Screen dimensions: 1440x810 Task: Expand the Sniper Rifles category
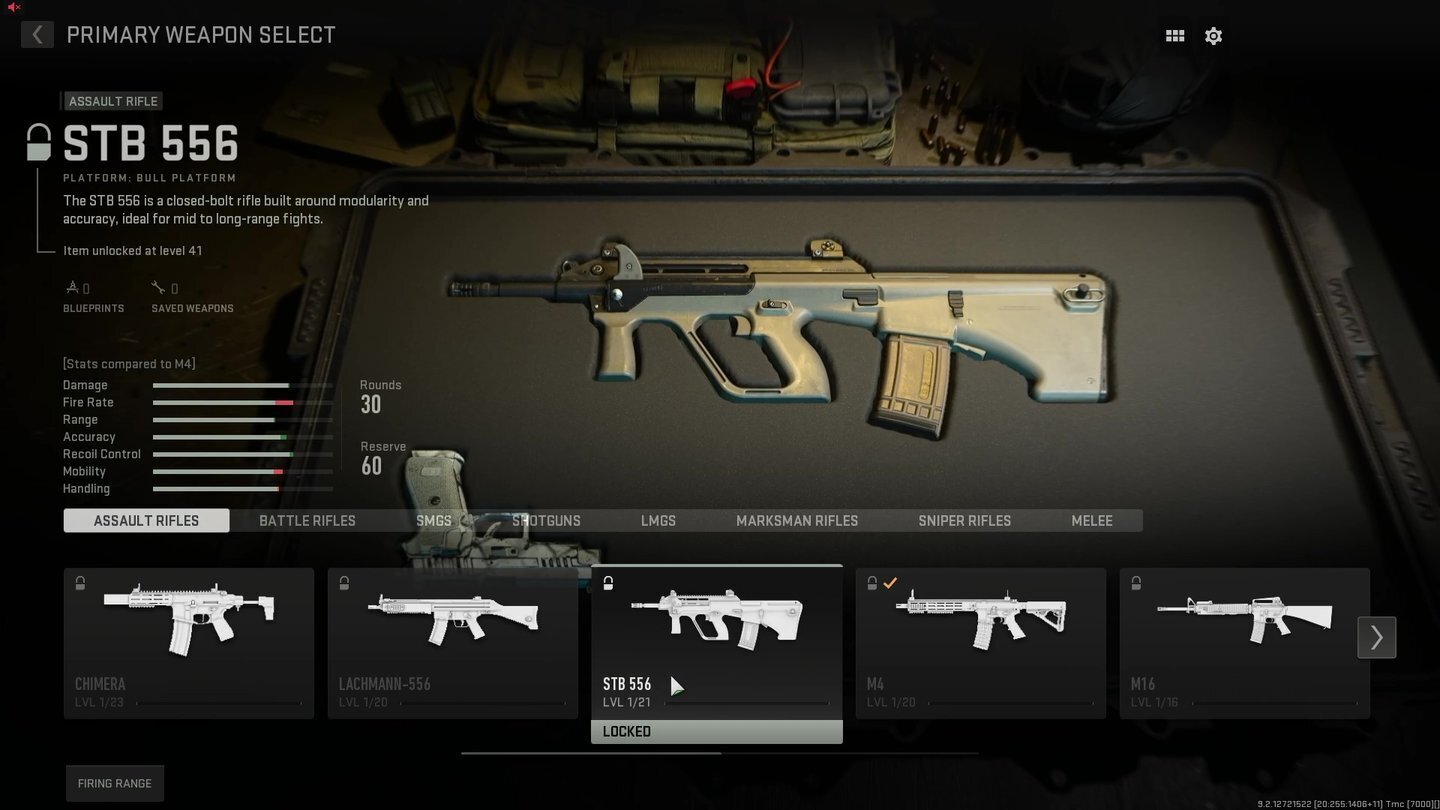964,520
